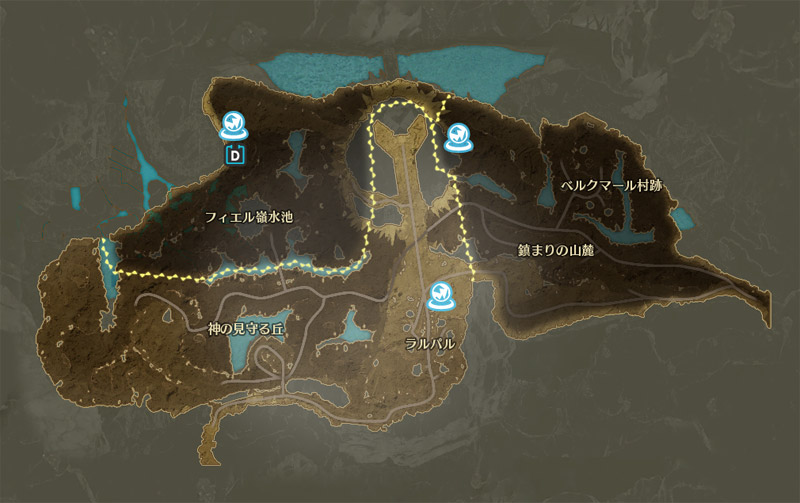
Task: Click the warp marker beside the dotted route's right edge
Action: click(458, 137)
